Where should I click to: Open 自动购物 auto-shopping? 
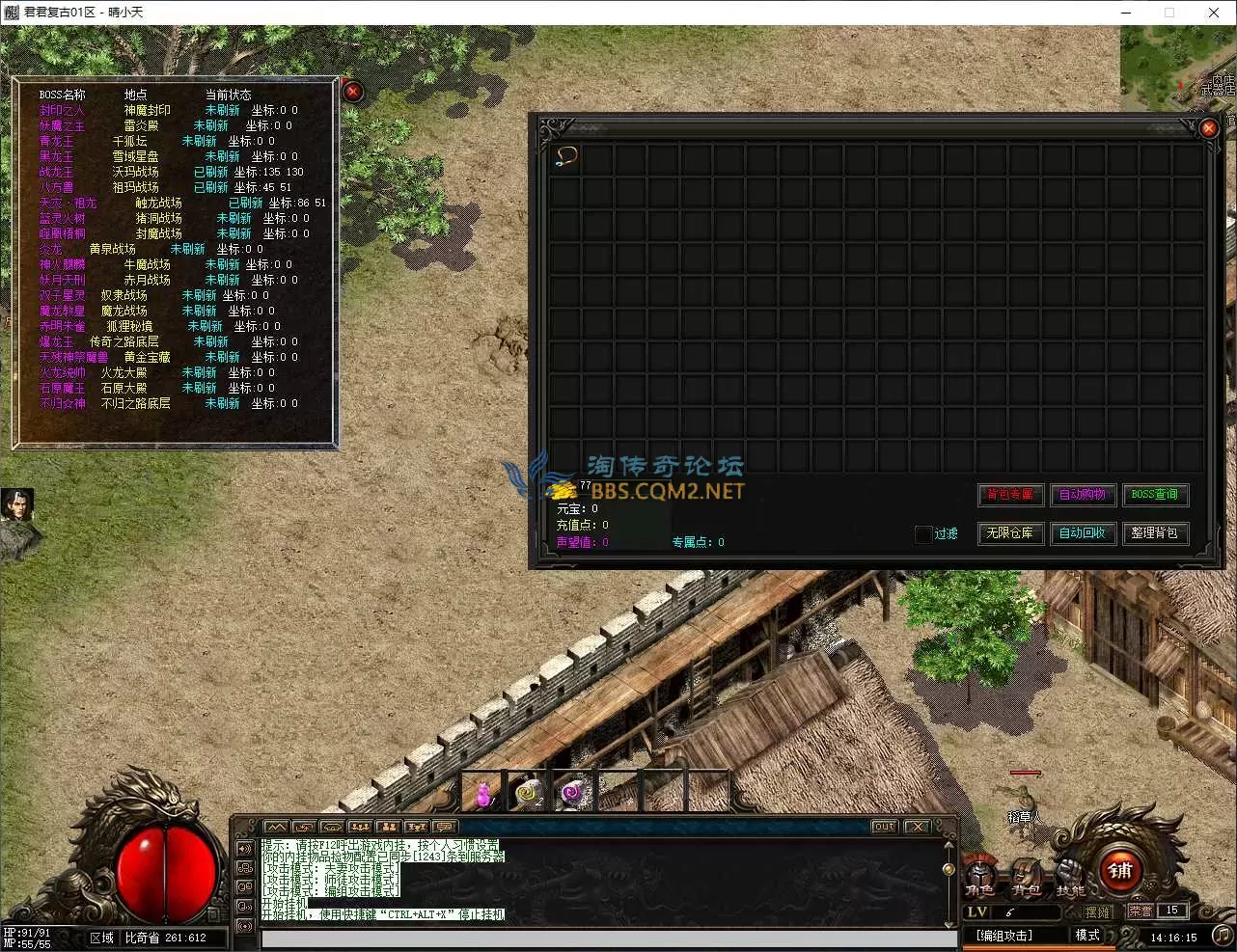tap(1083, 495)
